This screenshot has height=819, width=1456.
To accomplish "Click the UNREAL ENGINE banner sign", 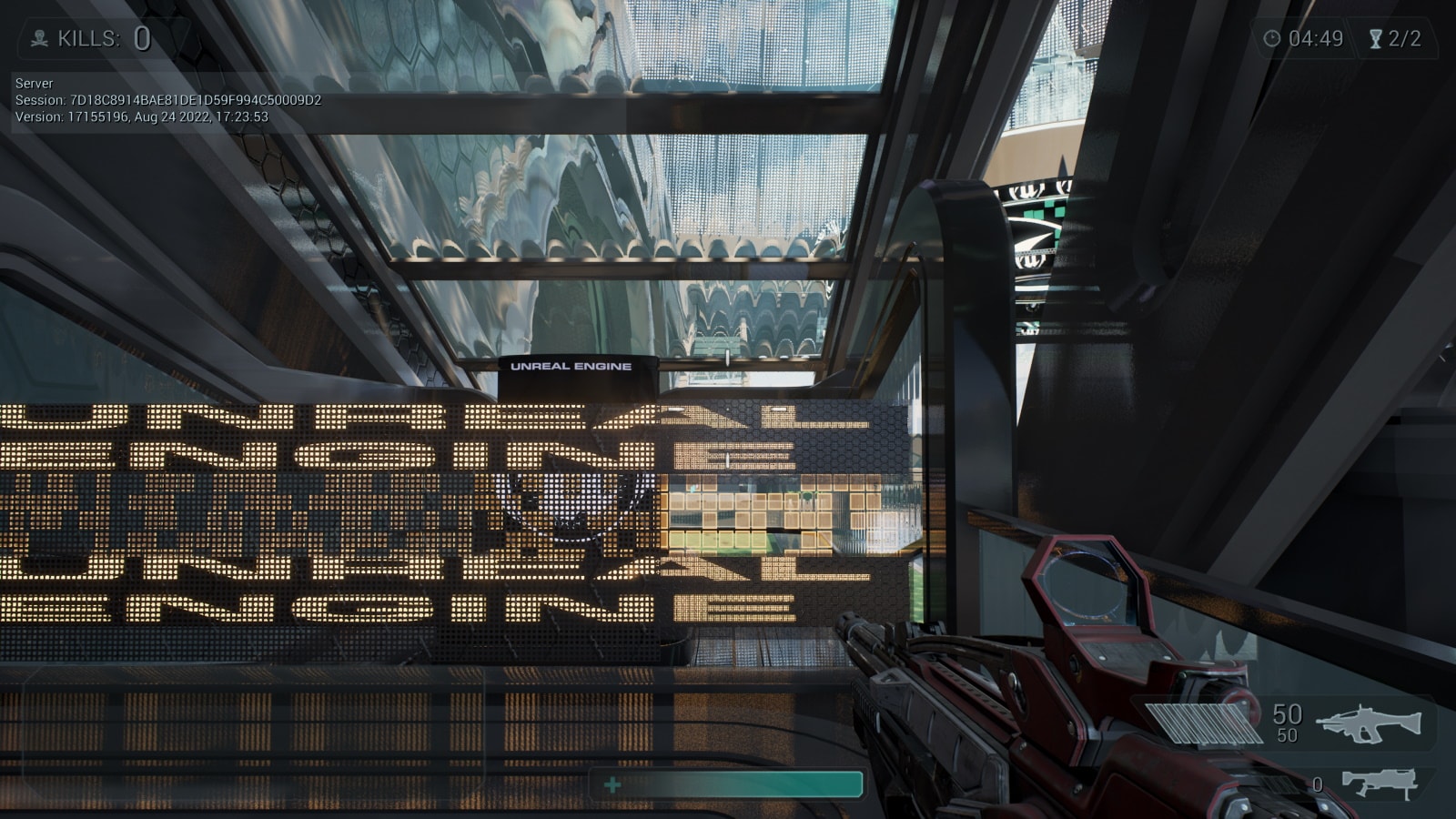I will point(571,367).
